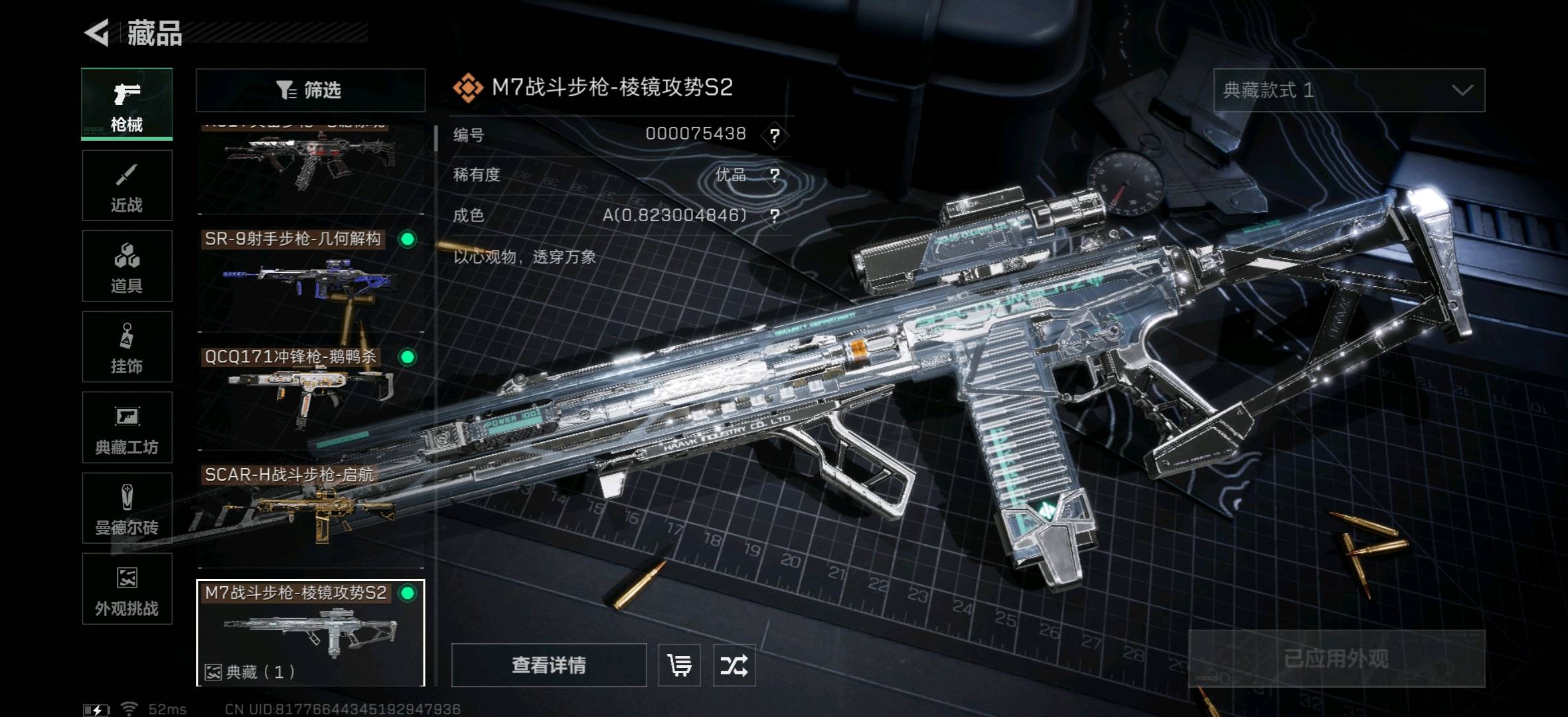Open the 成色 wear help icon
This screenshot has height=717, width=1568.
[774, 216]
